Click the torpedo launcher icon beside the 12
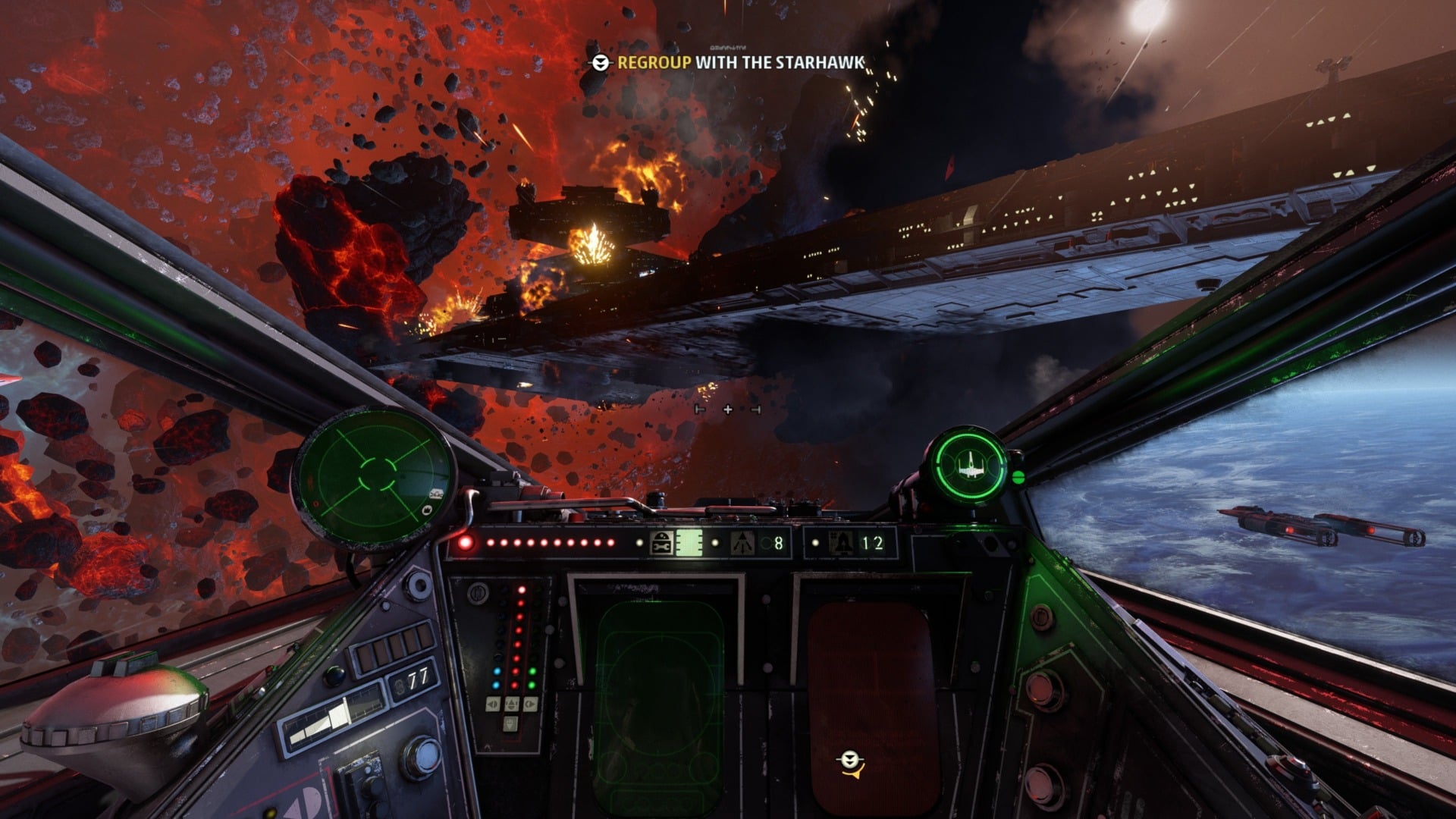 (841, 544)
